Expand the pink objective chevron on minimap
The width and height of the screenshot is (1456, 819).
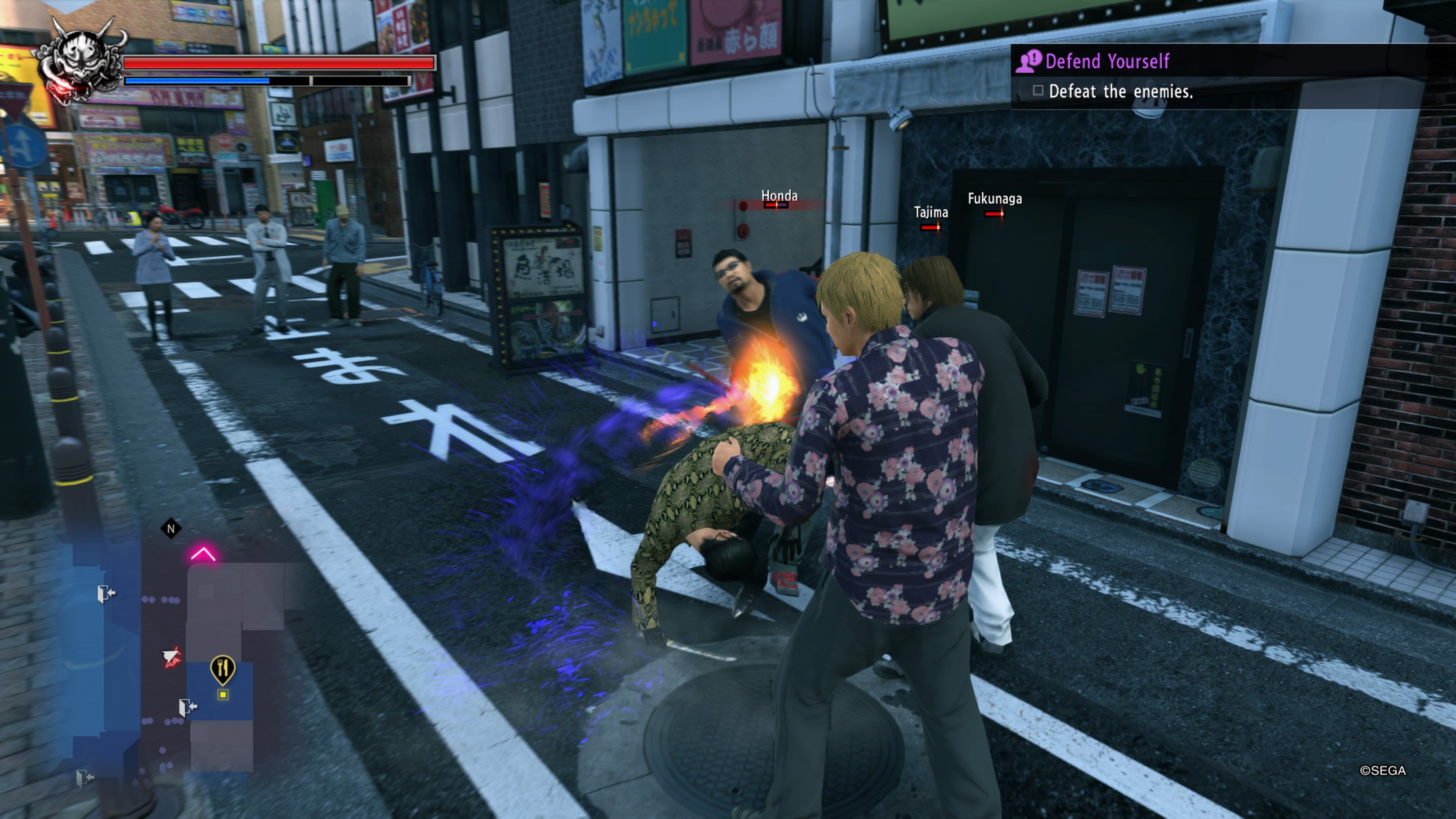point(204,553)
